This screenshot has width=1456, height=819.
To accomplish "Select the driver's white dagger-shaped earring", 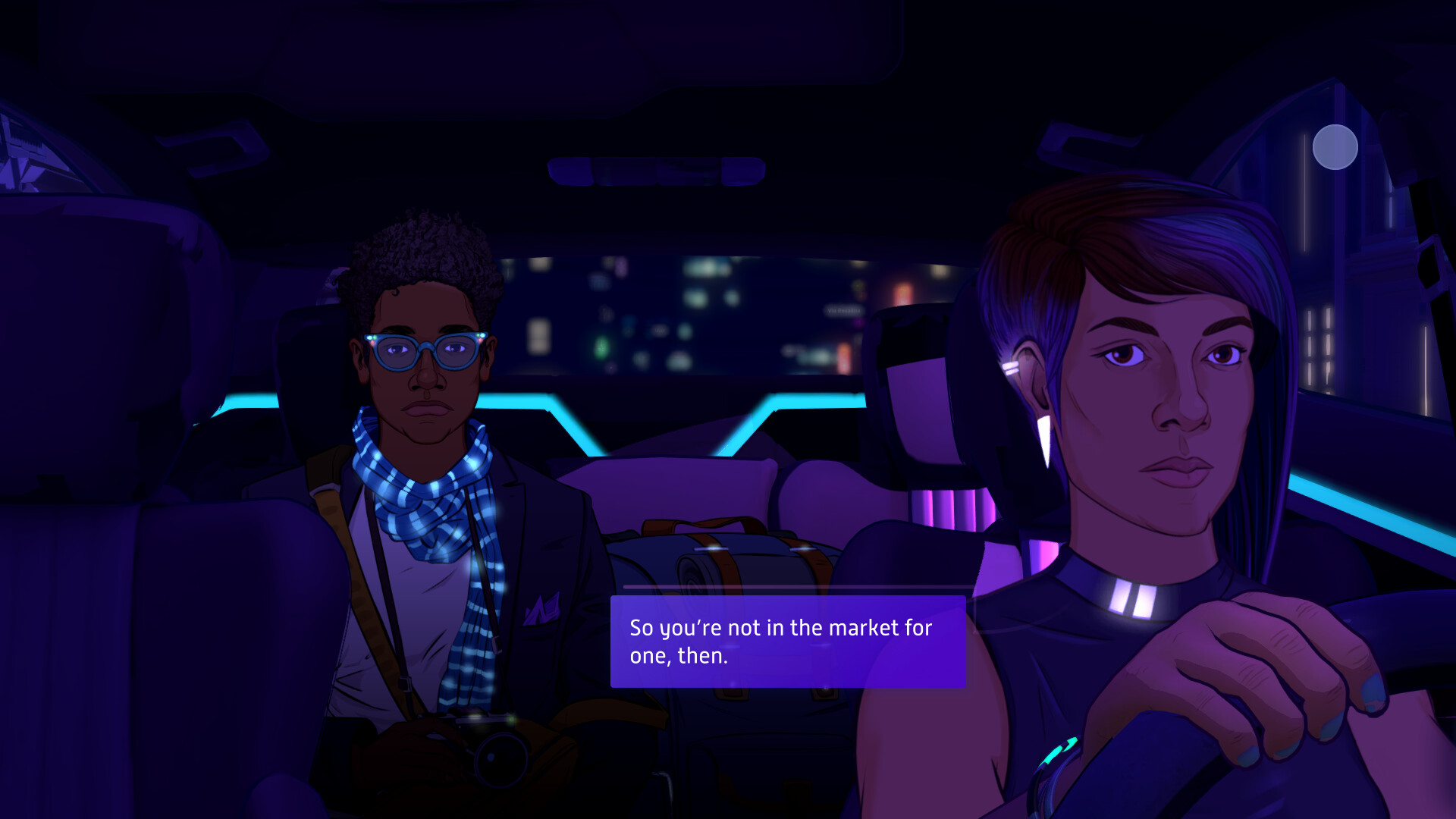I will point(1045,436).
